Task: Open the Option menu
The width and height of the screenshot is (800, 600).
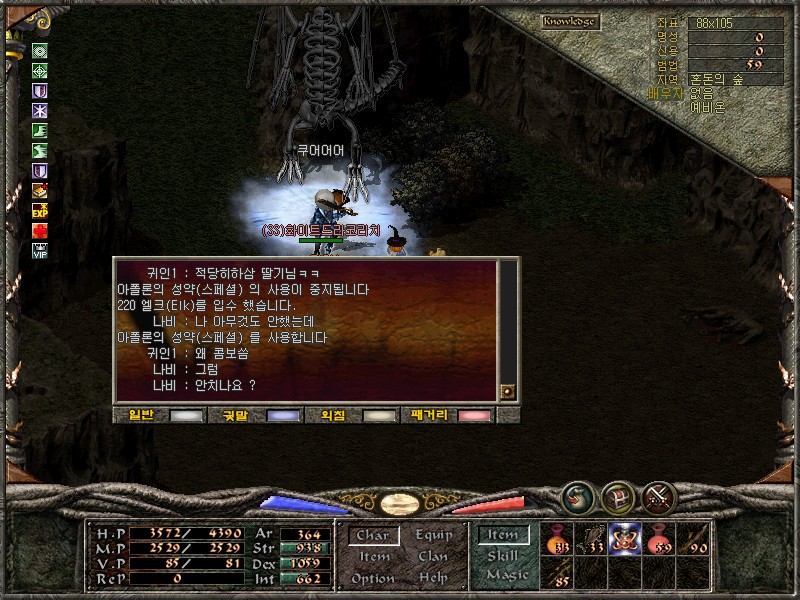Action: click(x=373, y=578)
